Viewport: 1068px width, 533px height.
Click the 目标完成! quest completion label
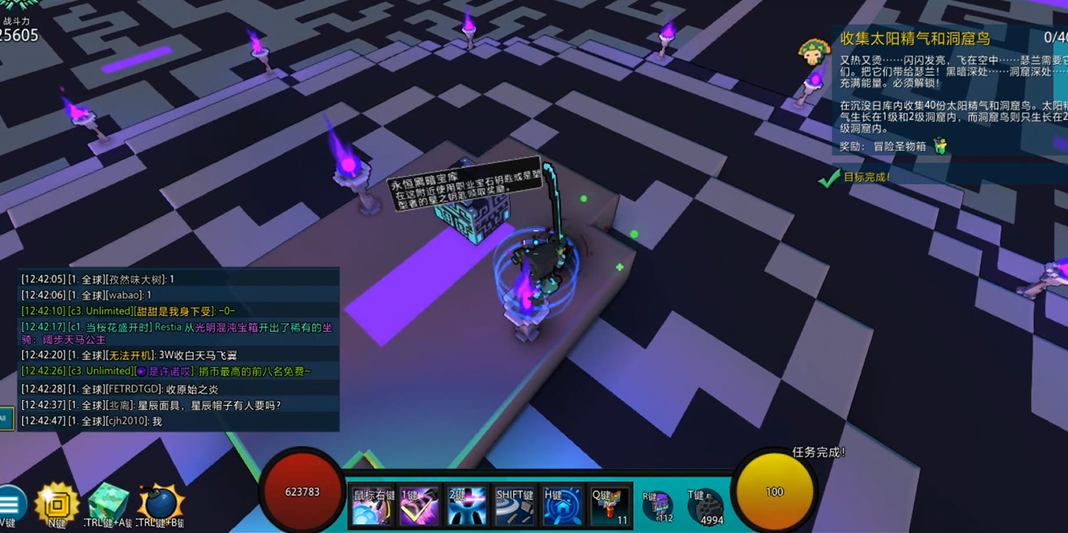pyautogui.click(x=866, y=178)
